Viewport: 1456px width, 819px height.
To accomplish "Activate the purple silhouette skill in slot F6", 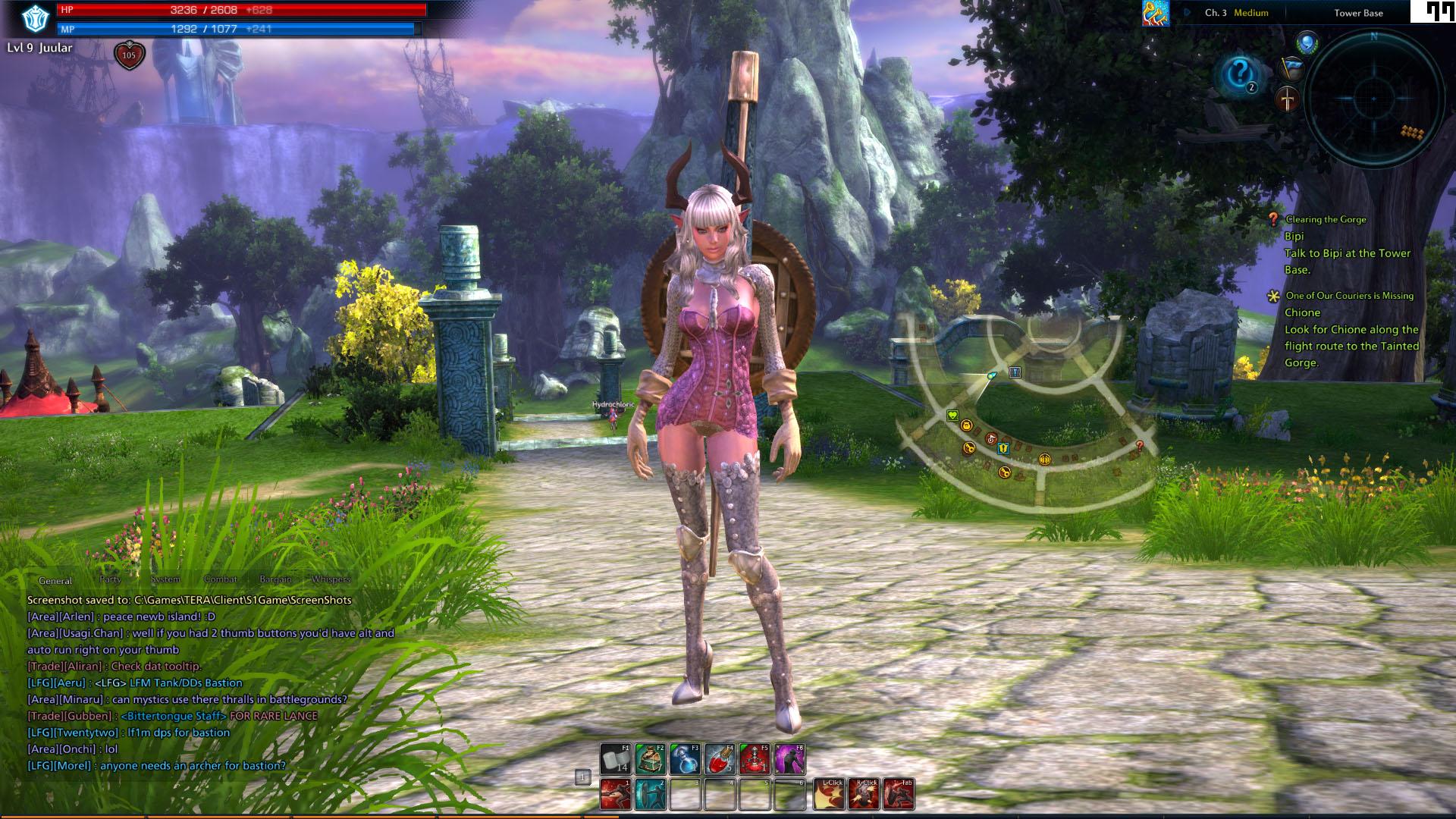I will coord(789,759).
